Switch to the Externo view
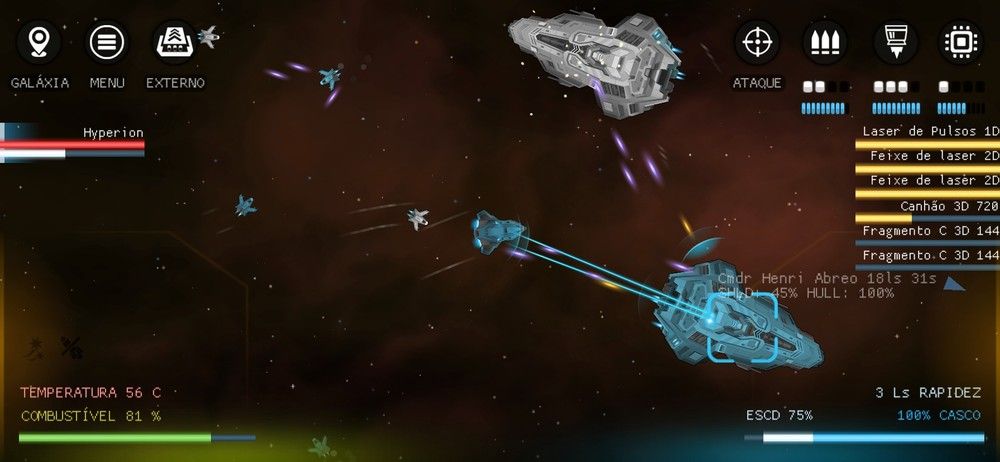1000x462 pixels. pyautogui.click(x=175, y=43)
